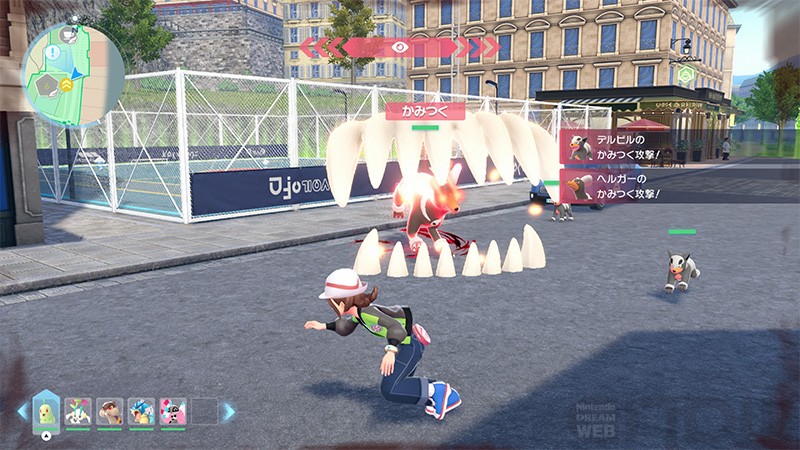
Task: Select the Chikorita party slot
Action: 46,410
